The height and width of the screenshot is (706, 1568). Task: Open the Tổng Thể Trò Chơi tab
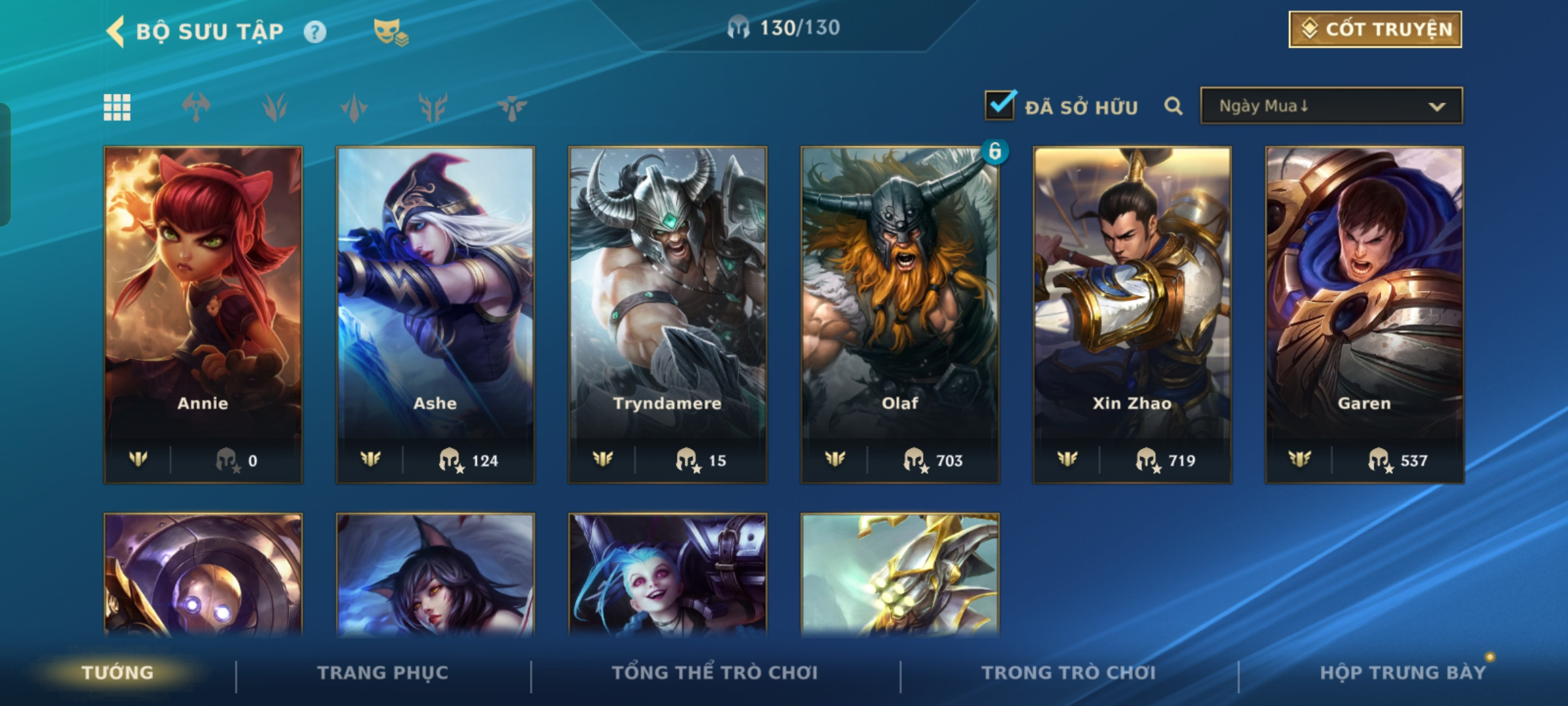(x=715, y=673)
